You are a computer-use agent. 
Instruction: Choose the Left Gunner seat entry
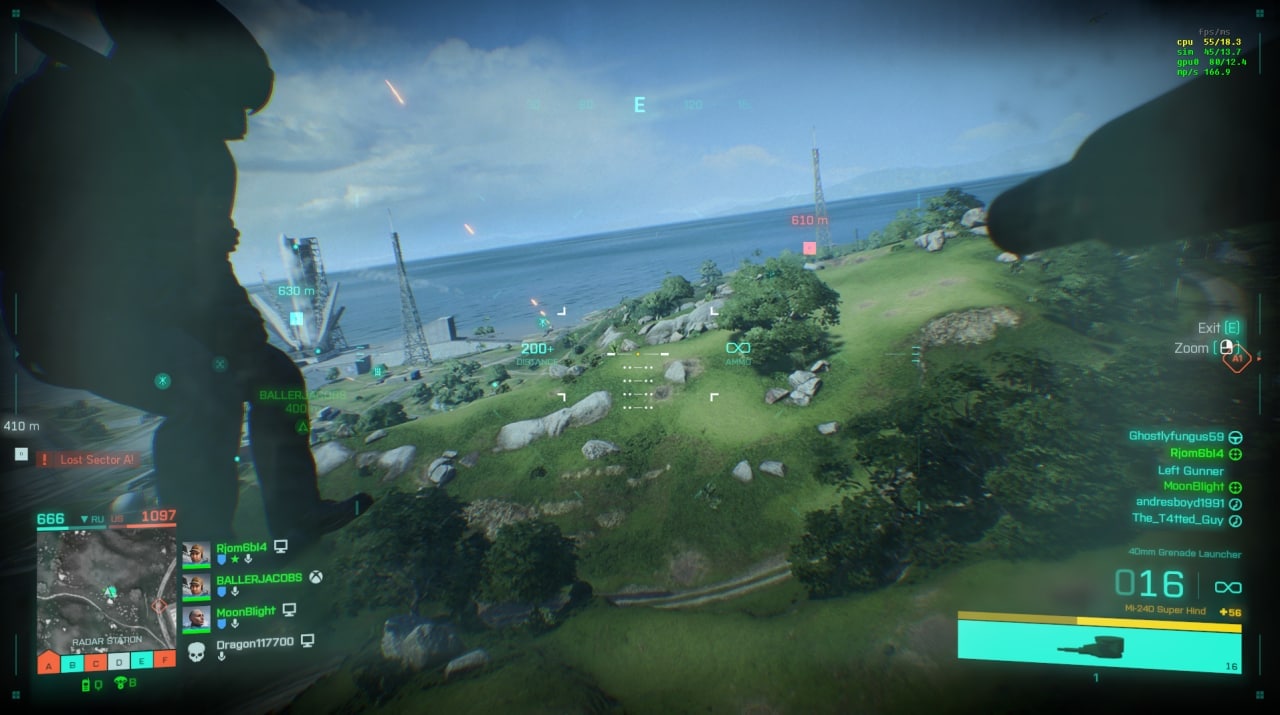coord(1190,471)
